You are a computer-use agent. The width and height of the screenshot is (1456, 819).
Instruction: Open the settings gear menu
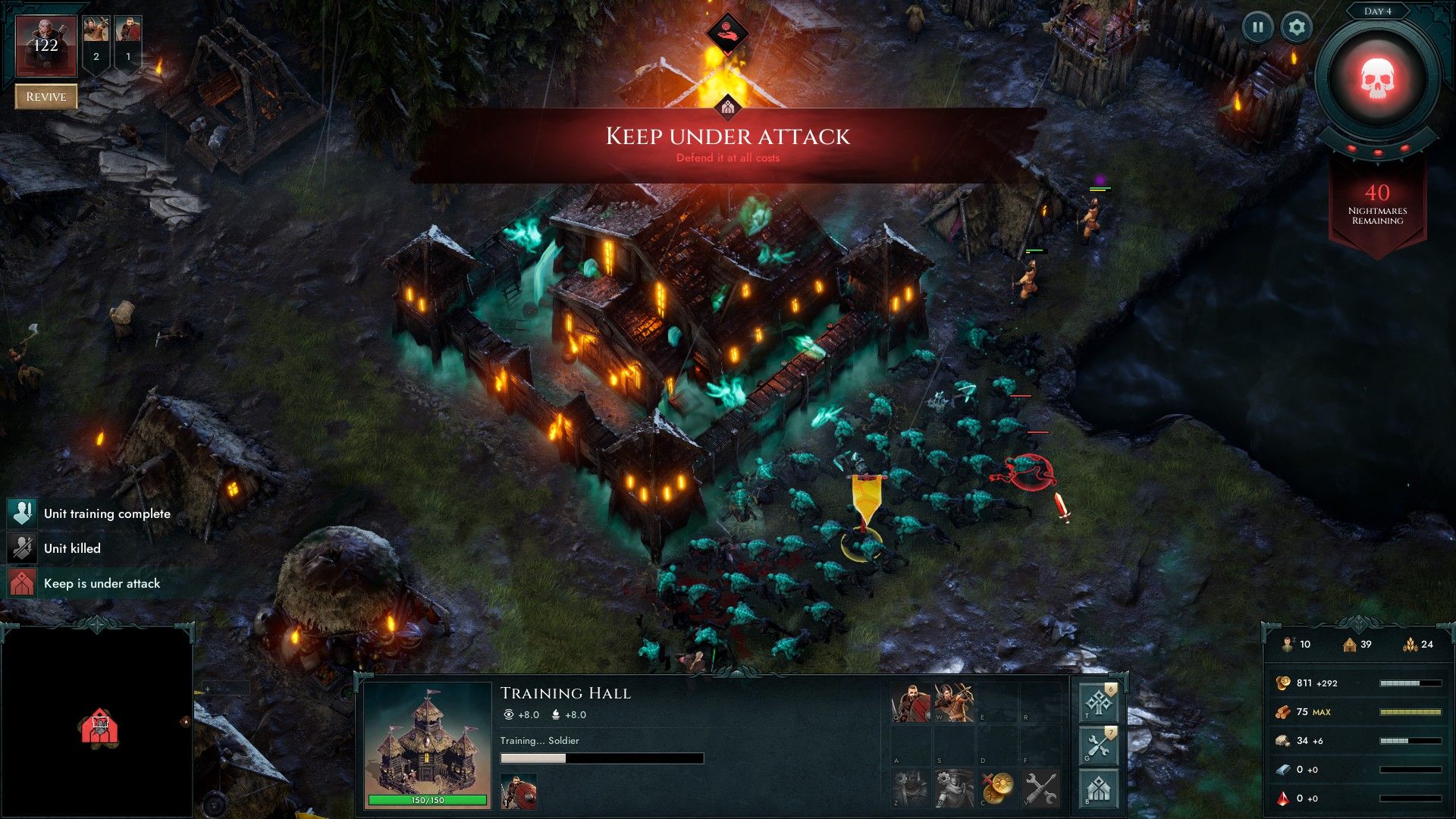[1297, 28]
